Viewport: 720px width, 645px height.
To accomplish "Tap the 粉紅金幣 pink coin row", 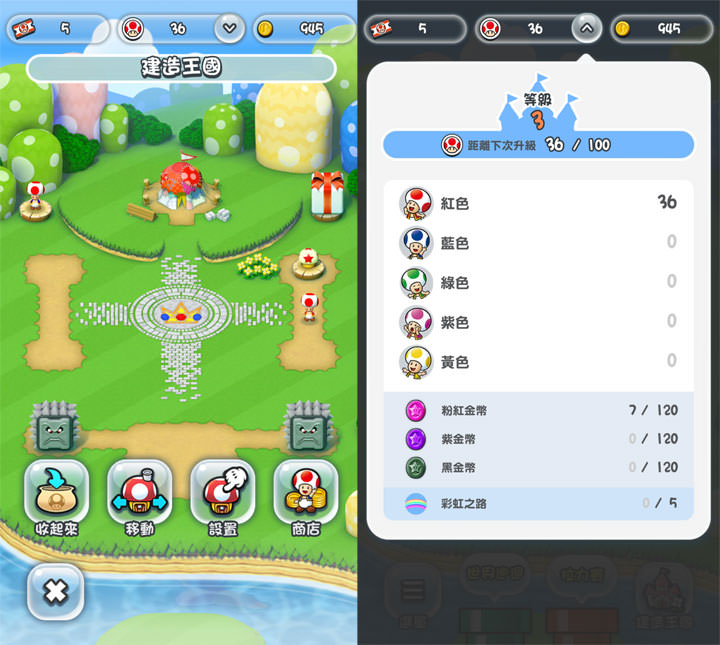I will click(538, 411).
